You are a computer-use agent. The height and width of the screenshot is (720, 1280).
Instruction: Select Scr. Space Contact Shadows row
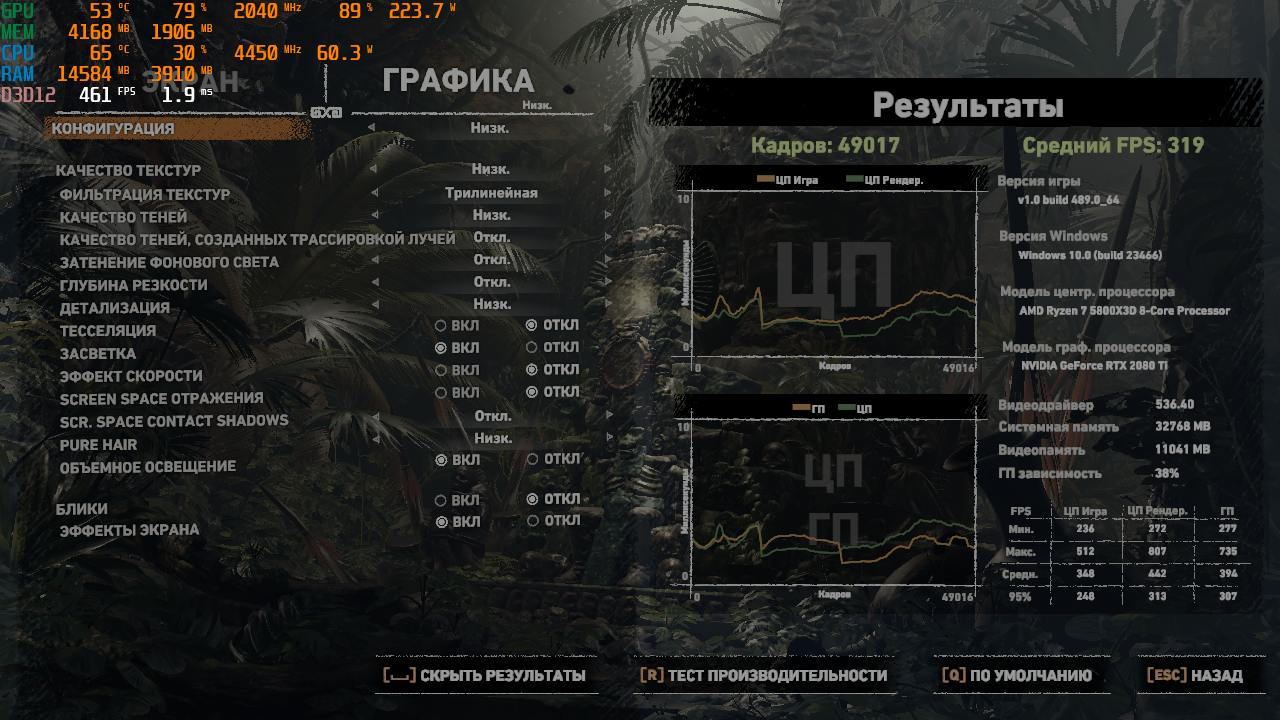point(174,421)
